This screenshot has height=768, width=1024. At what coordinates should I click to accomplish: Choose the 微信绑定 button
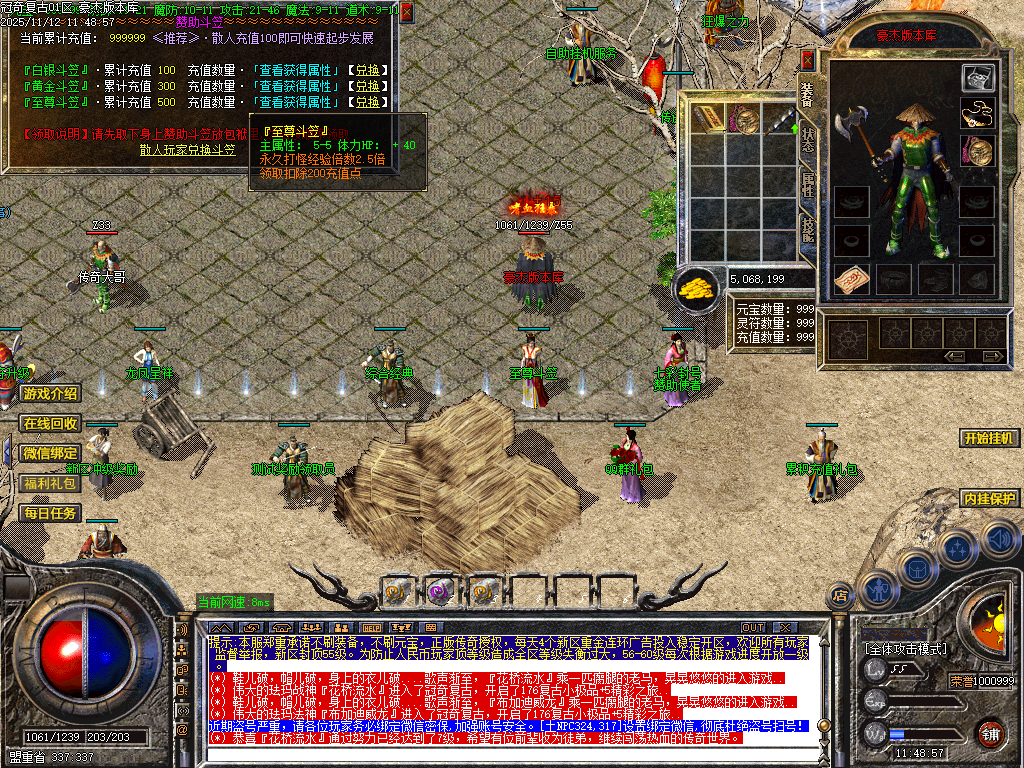(x=50, y=453)
